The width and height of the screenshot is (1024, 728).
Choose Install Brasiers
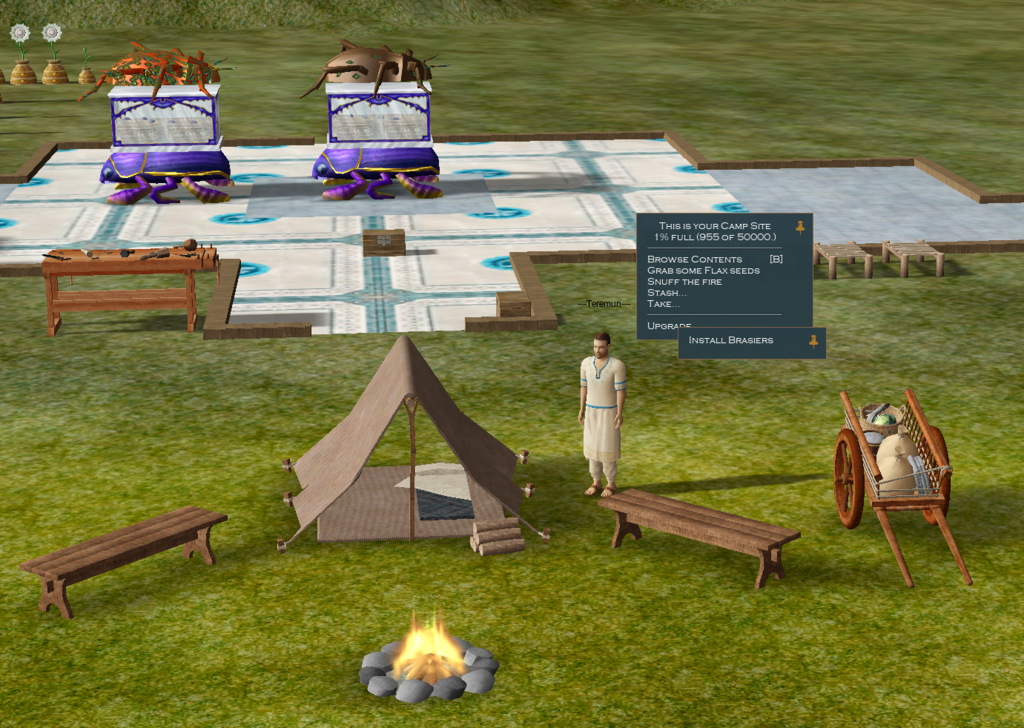click(x=730, y=340)
